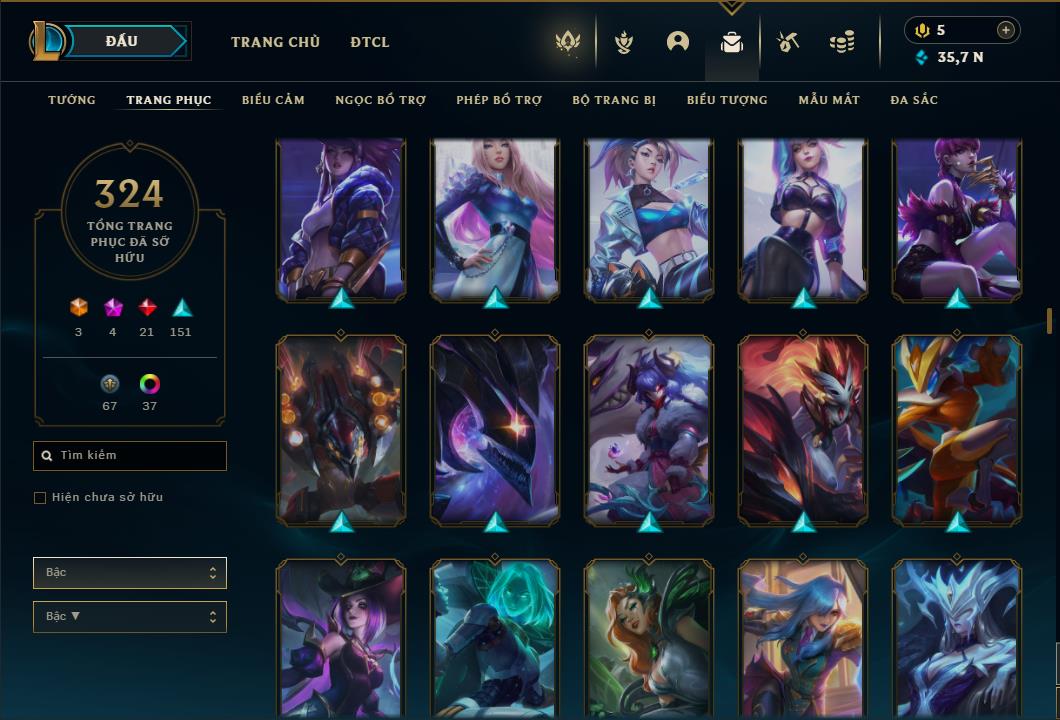This screenshot has width=1060, height=720.
Task: Select the purple witch hat skin card
Action: coord(340,635)
